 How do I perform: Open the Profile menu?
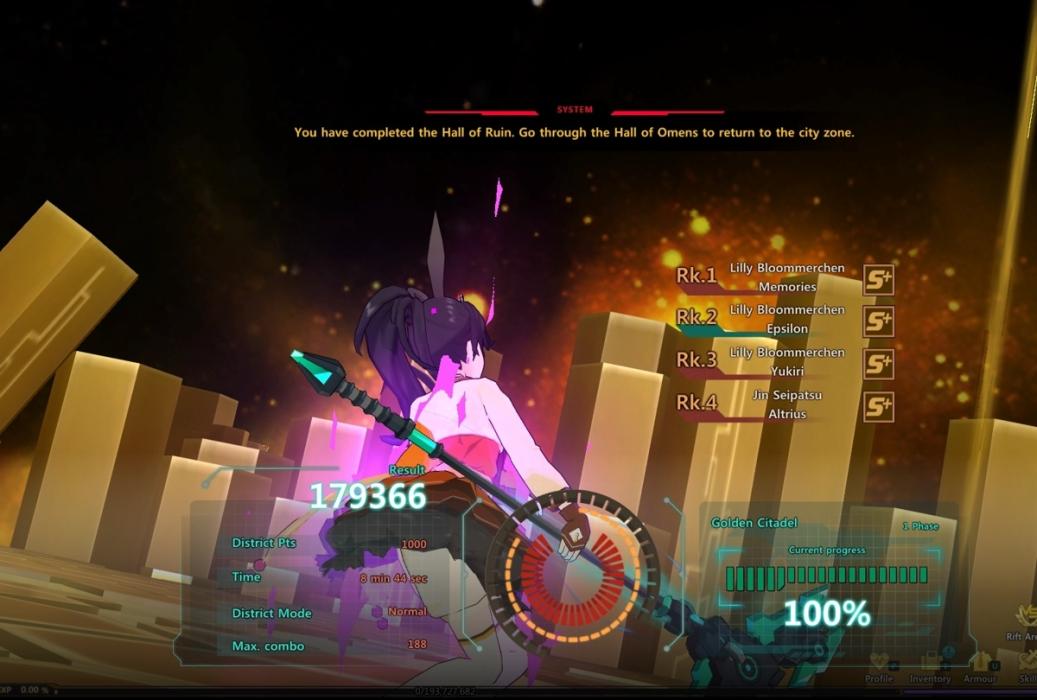pyautogui.click(x=879, y=664)
